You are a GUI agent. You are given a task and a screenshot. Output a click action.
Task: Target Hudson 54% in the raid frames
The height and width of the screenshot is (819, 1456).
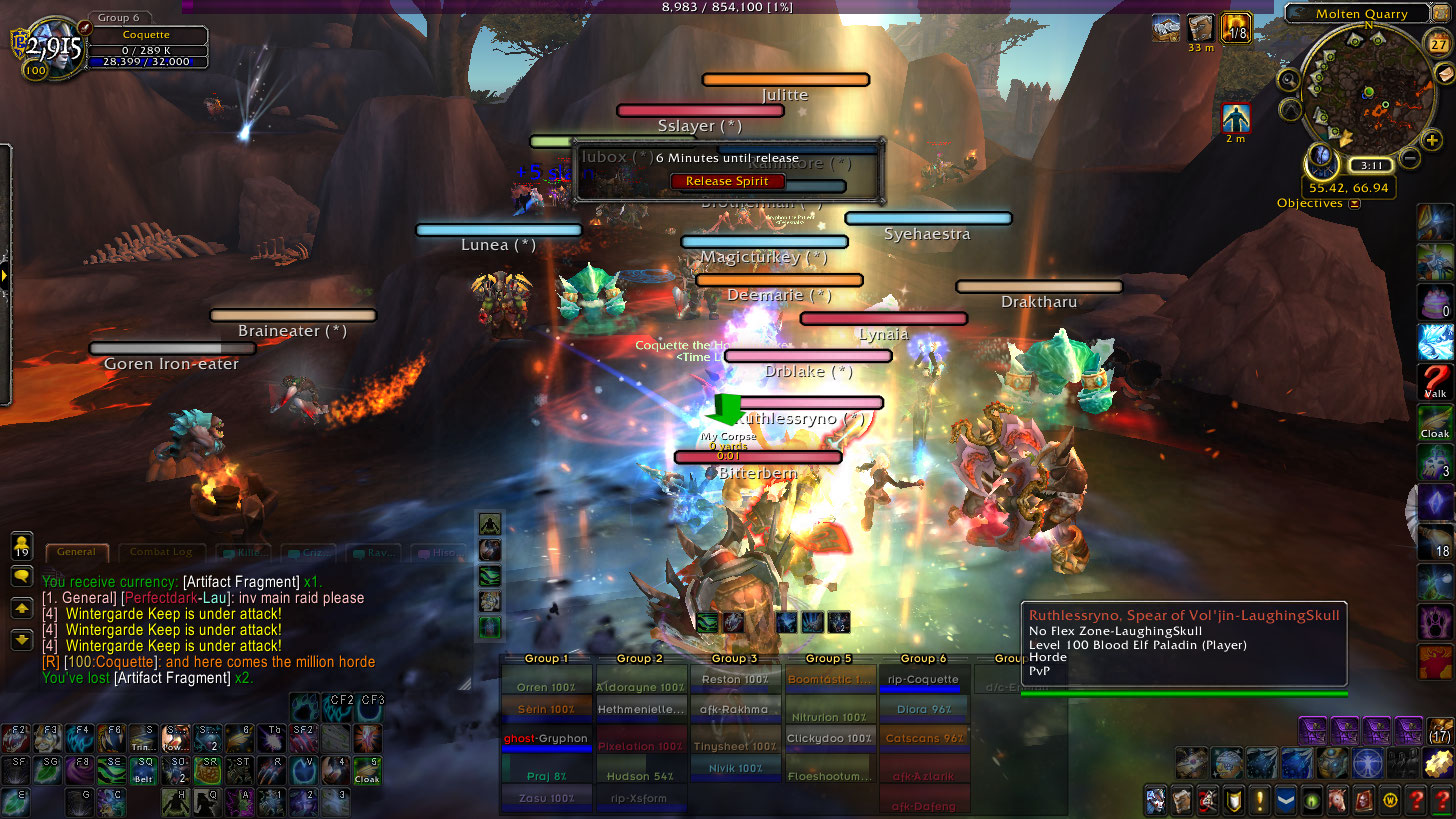pyautogui.click(x=642, y=775)
